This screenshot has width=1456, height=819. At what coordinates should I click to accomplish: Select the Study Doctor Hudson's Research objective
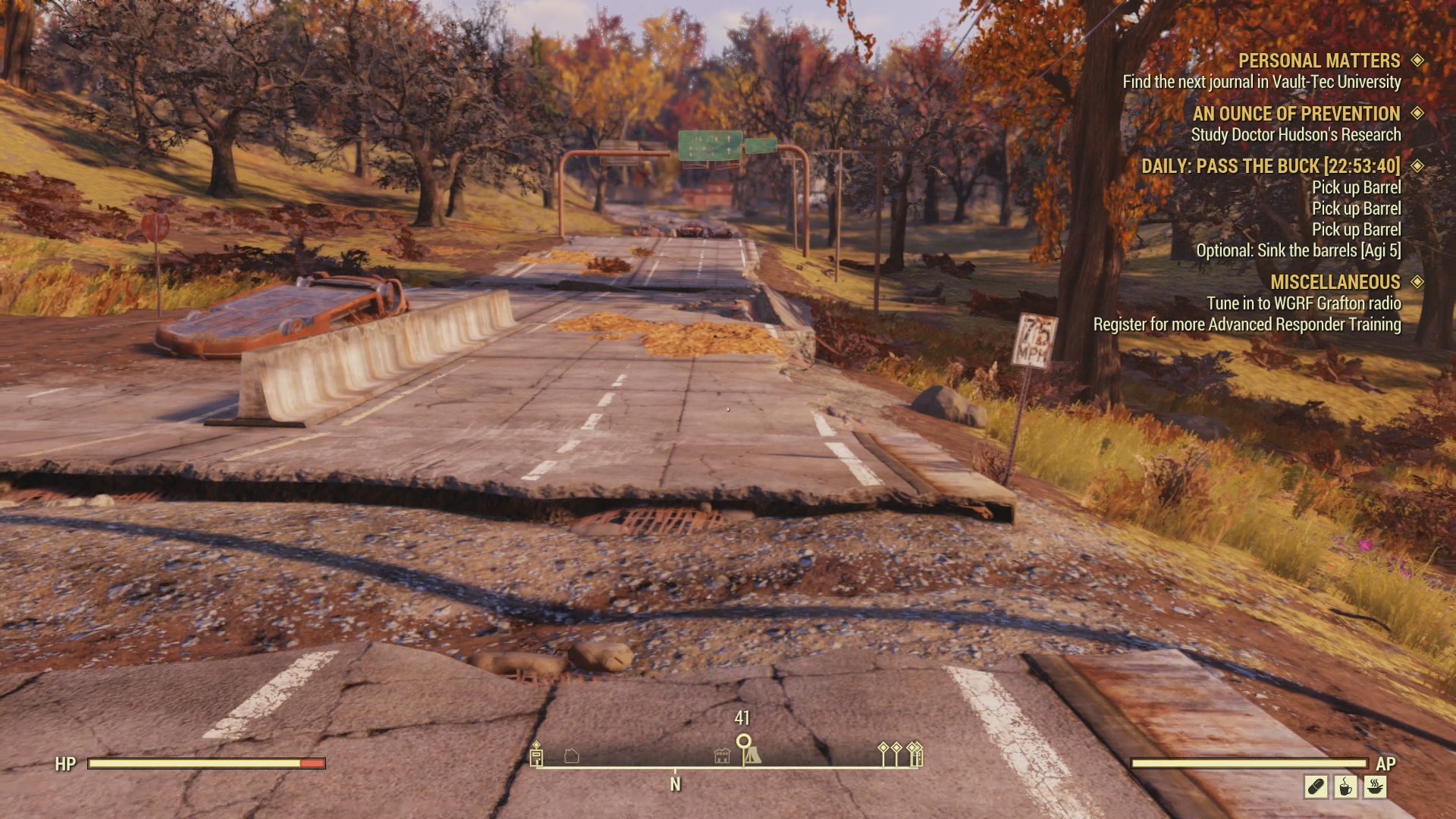click(x=1295, y=135)
